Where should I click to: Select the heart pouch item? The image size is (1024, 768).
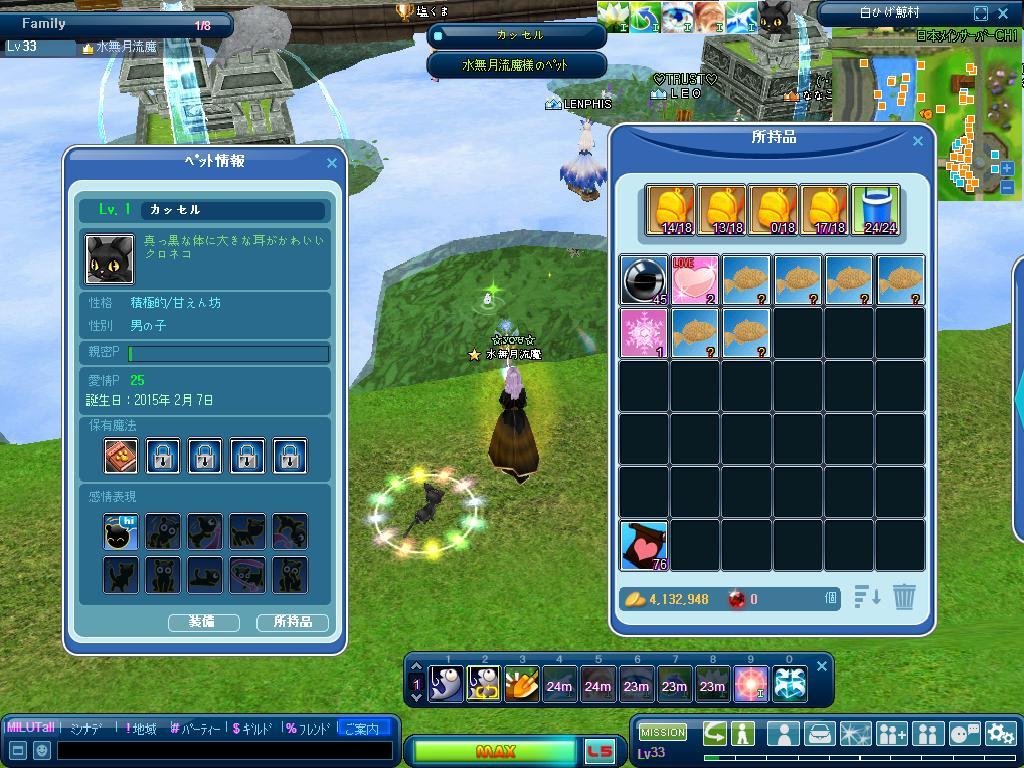[643, 544]
